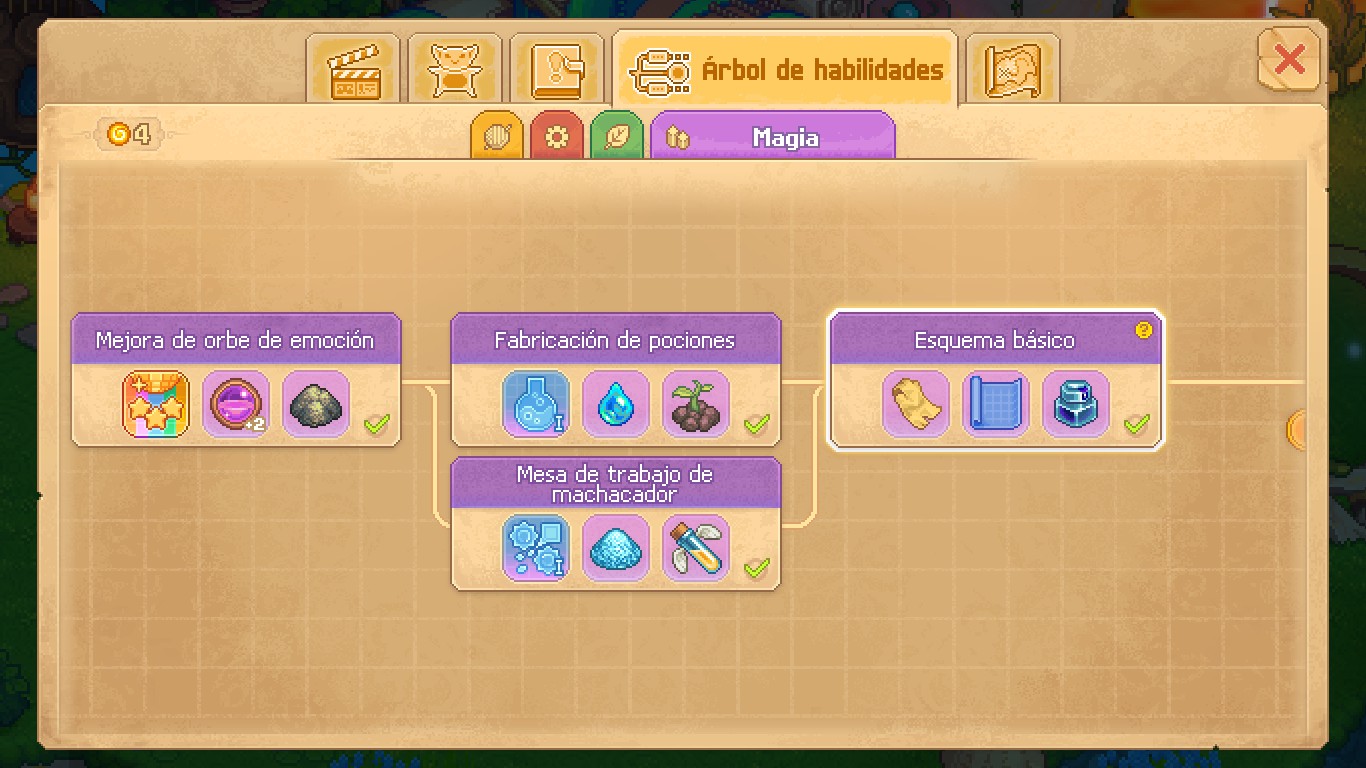Click the question mark on Esquema básico
Screen dimensions: 1366x768
1144,330
